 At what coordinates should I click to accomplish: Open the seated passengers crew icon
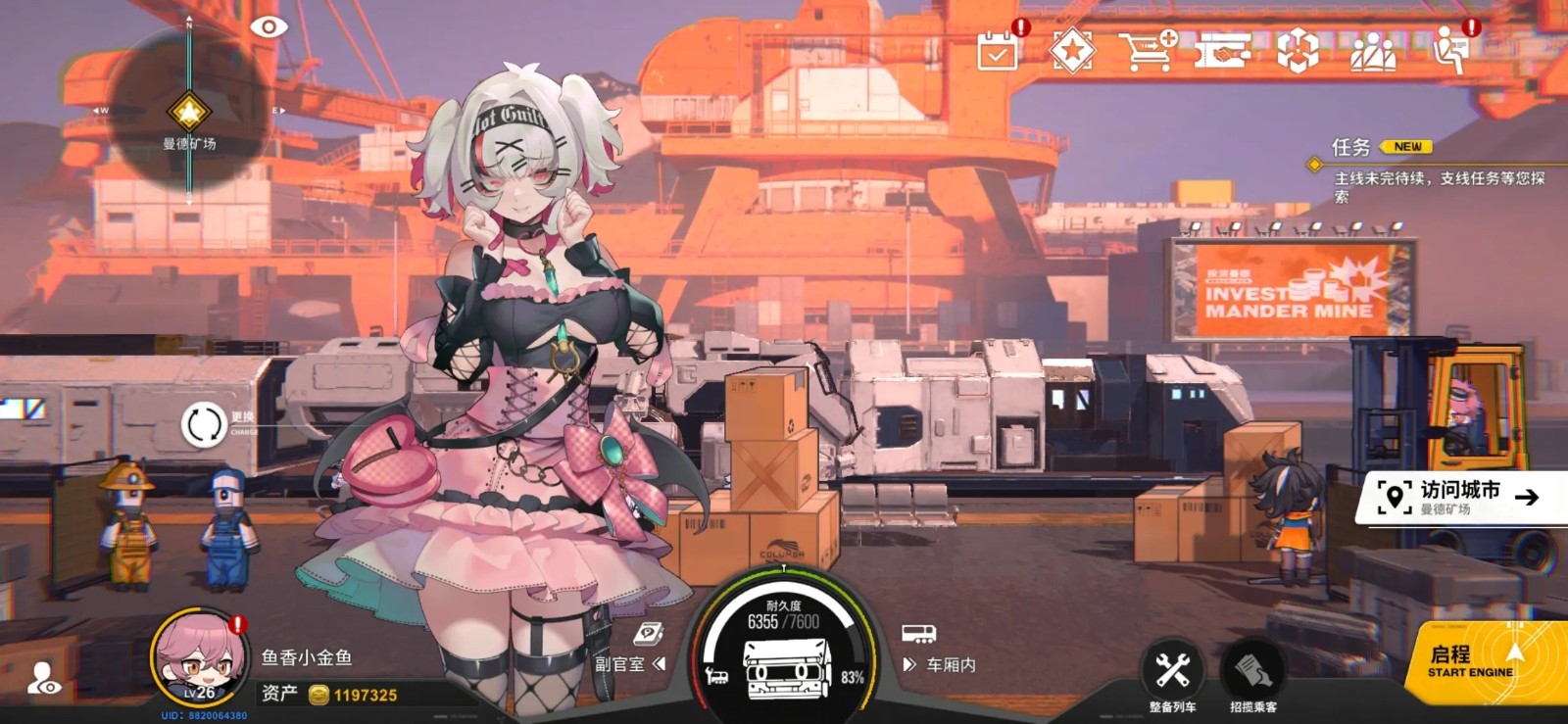[x=1376, y=49]
